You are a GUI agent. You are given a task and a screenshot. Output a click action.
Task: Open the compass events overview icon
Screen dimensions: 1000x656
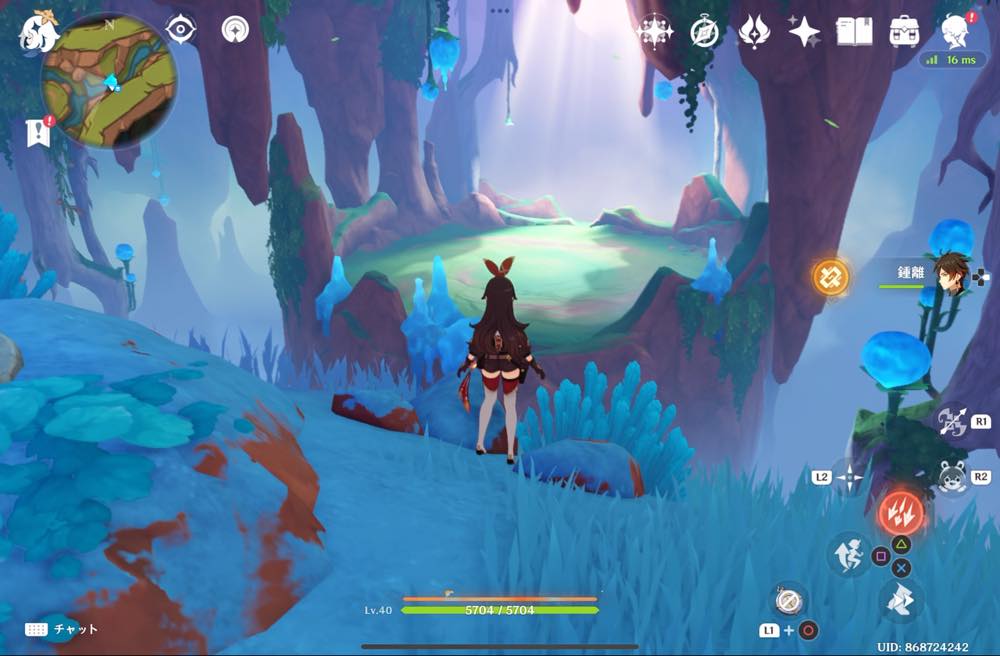pyautogui.click(x=705, y=32)
